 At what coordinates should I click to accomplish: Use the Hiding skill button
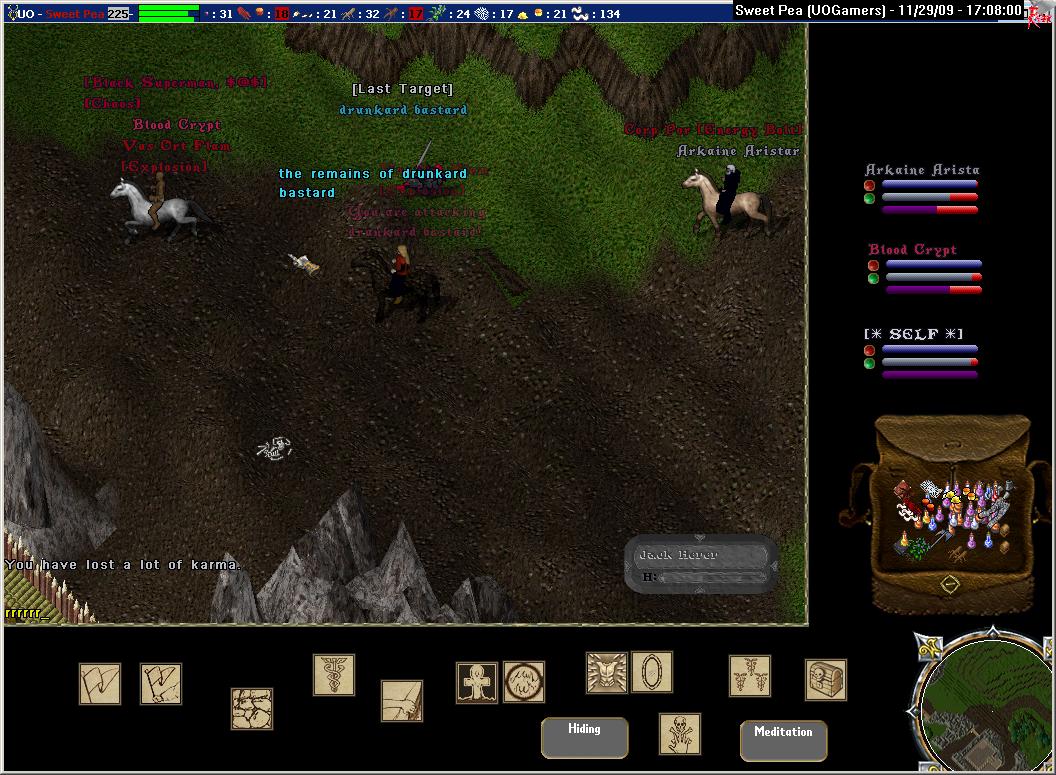pyautogui.click(x=584, y=737)
